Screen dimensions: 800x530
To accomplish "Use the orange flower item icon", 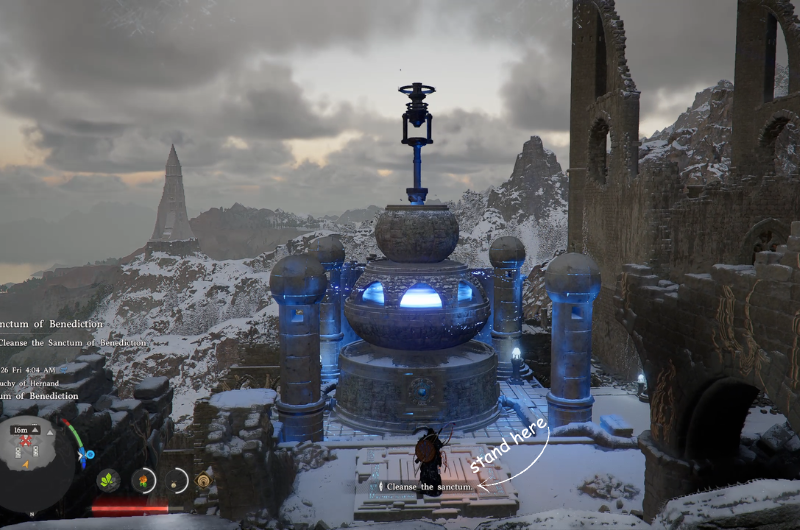I will tap(143, 480).
